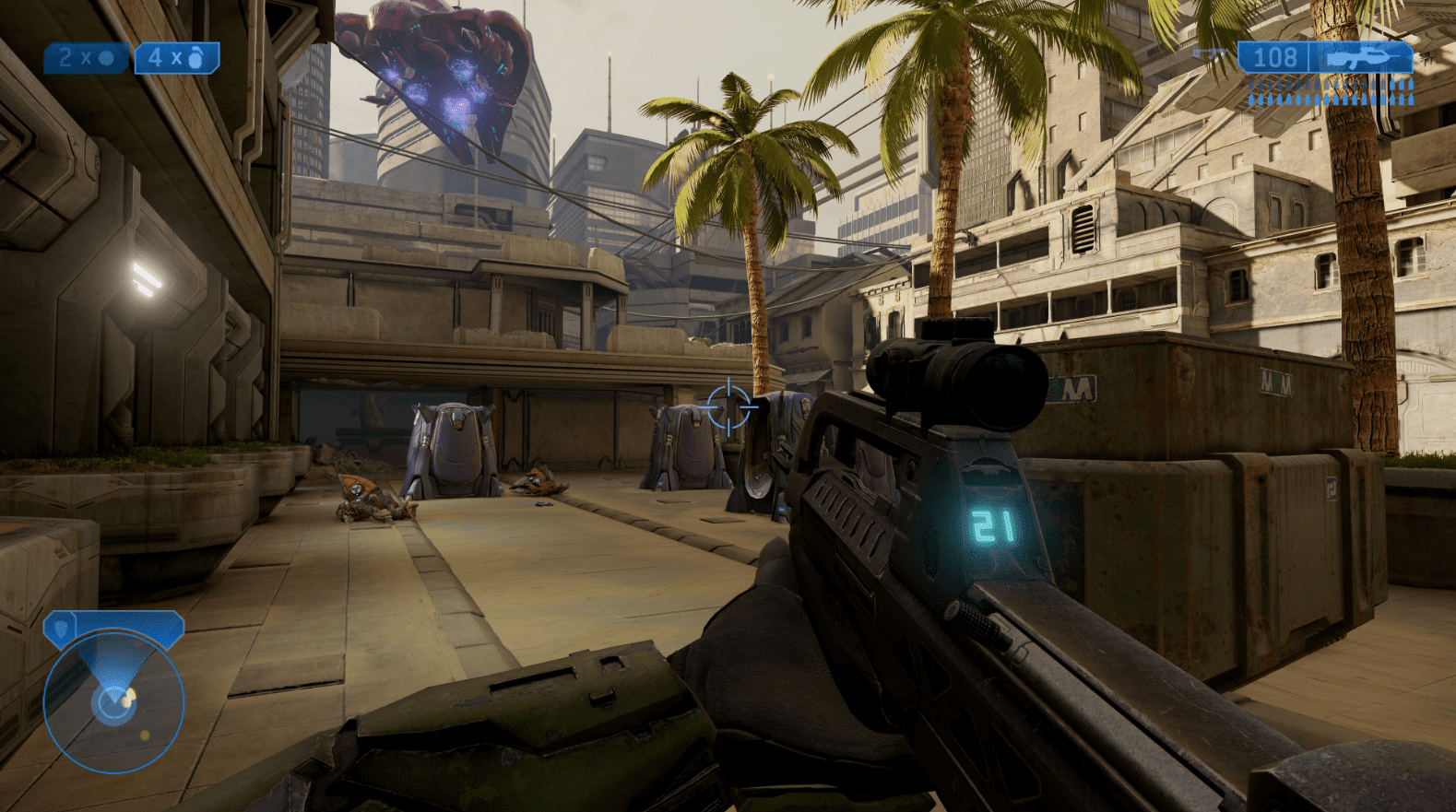Click the battle rifle weapon silhouette icon
The width and height of the screenshot is (1456, 812).
[x=1360, y=57]
